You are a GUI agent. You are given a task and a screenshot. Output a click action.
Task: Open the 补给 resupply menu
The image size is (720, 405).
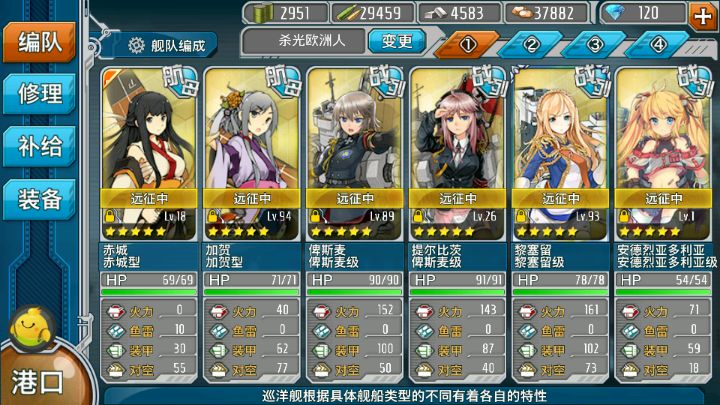40,147
